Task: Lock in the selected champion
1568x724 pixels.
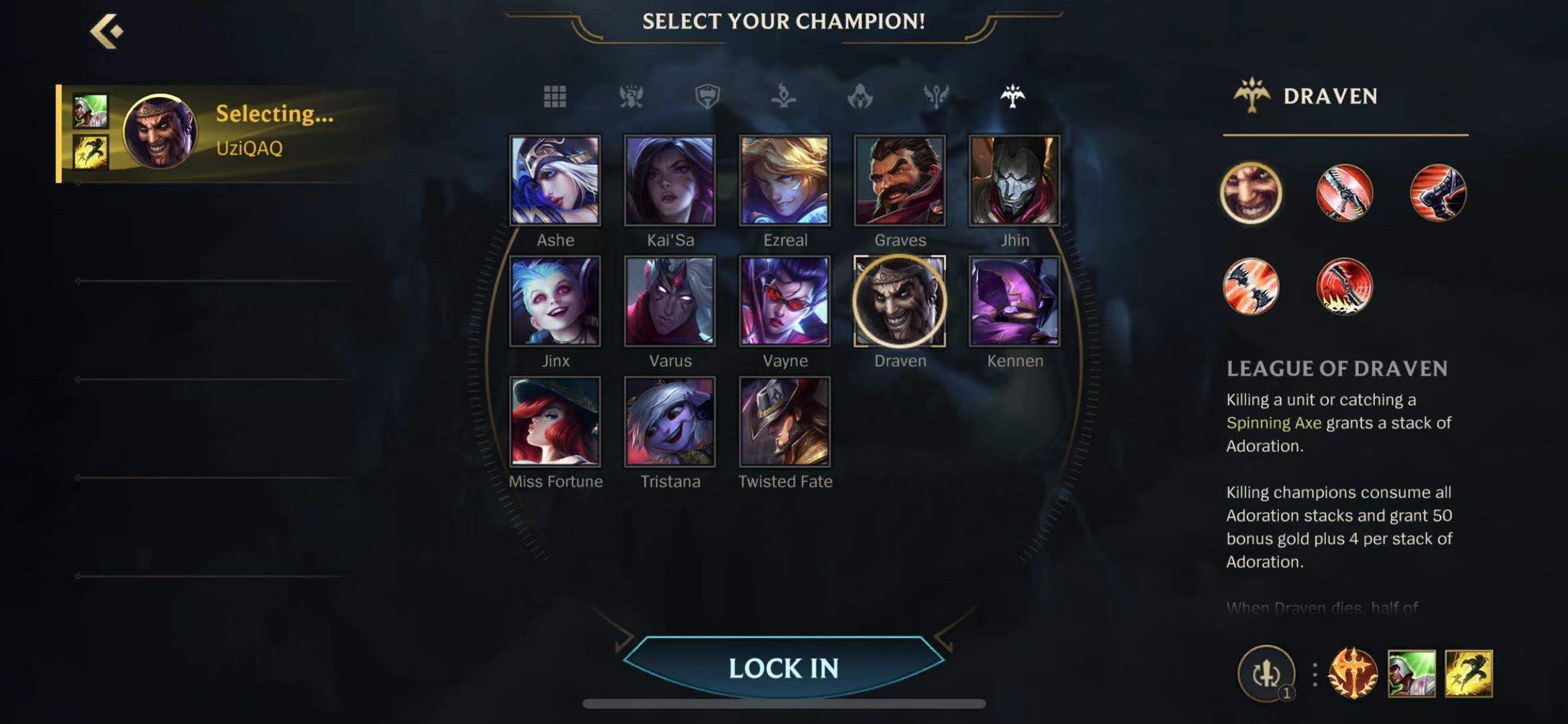Action: (x=784, y=668)
